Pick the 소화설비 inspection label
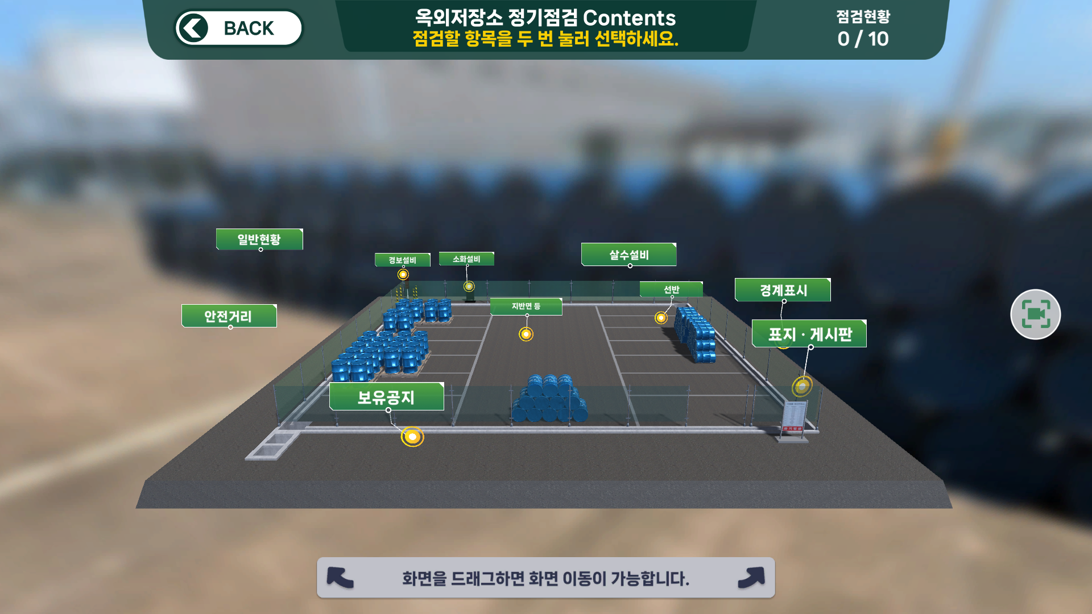This screenshot has height=614, width=1092. (x=466, y=259)
